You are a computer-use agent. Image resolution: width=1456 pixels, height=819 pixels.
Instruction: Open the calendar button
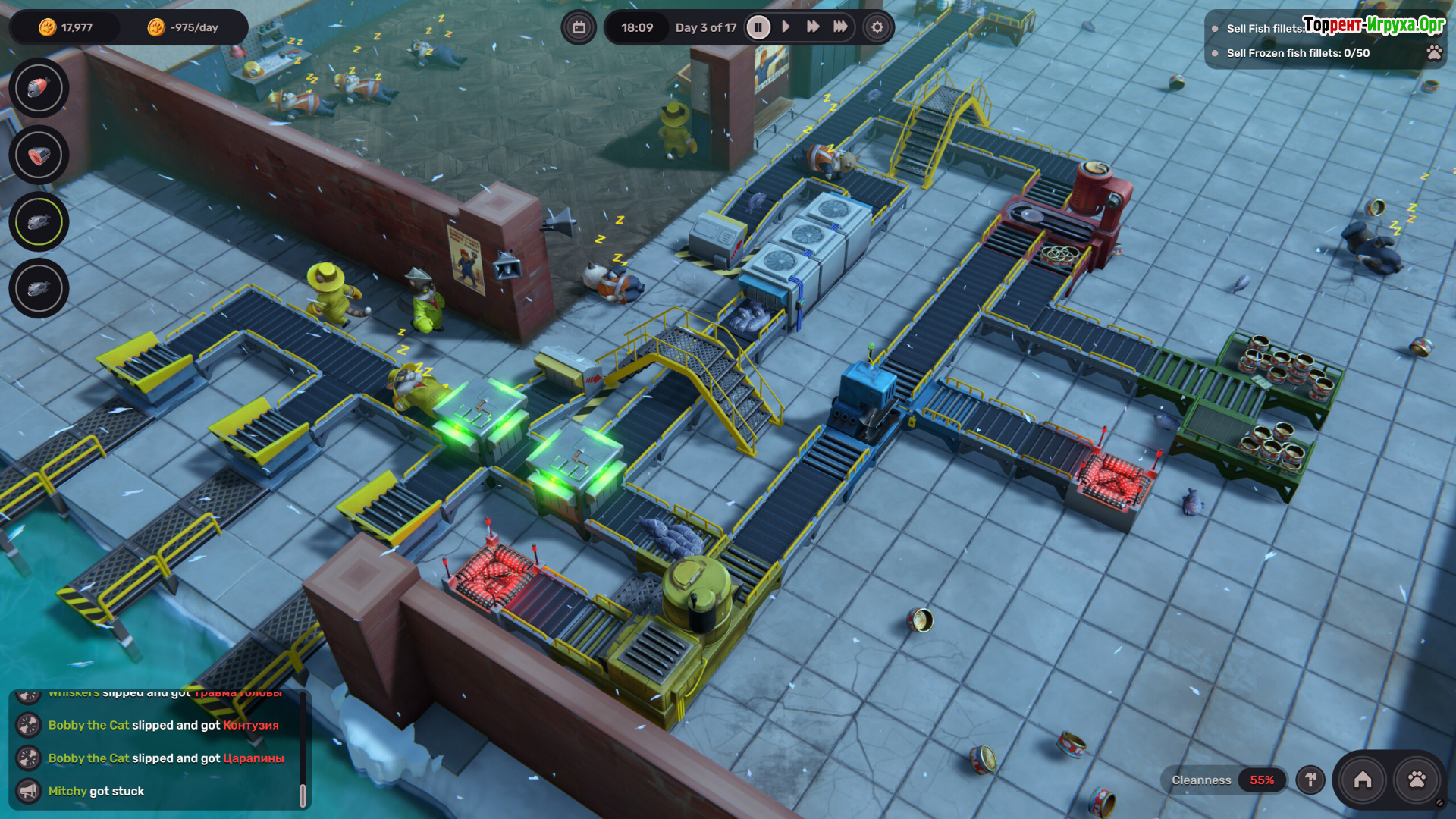pyautogui.click(x=579, y=27)
